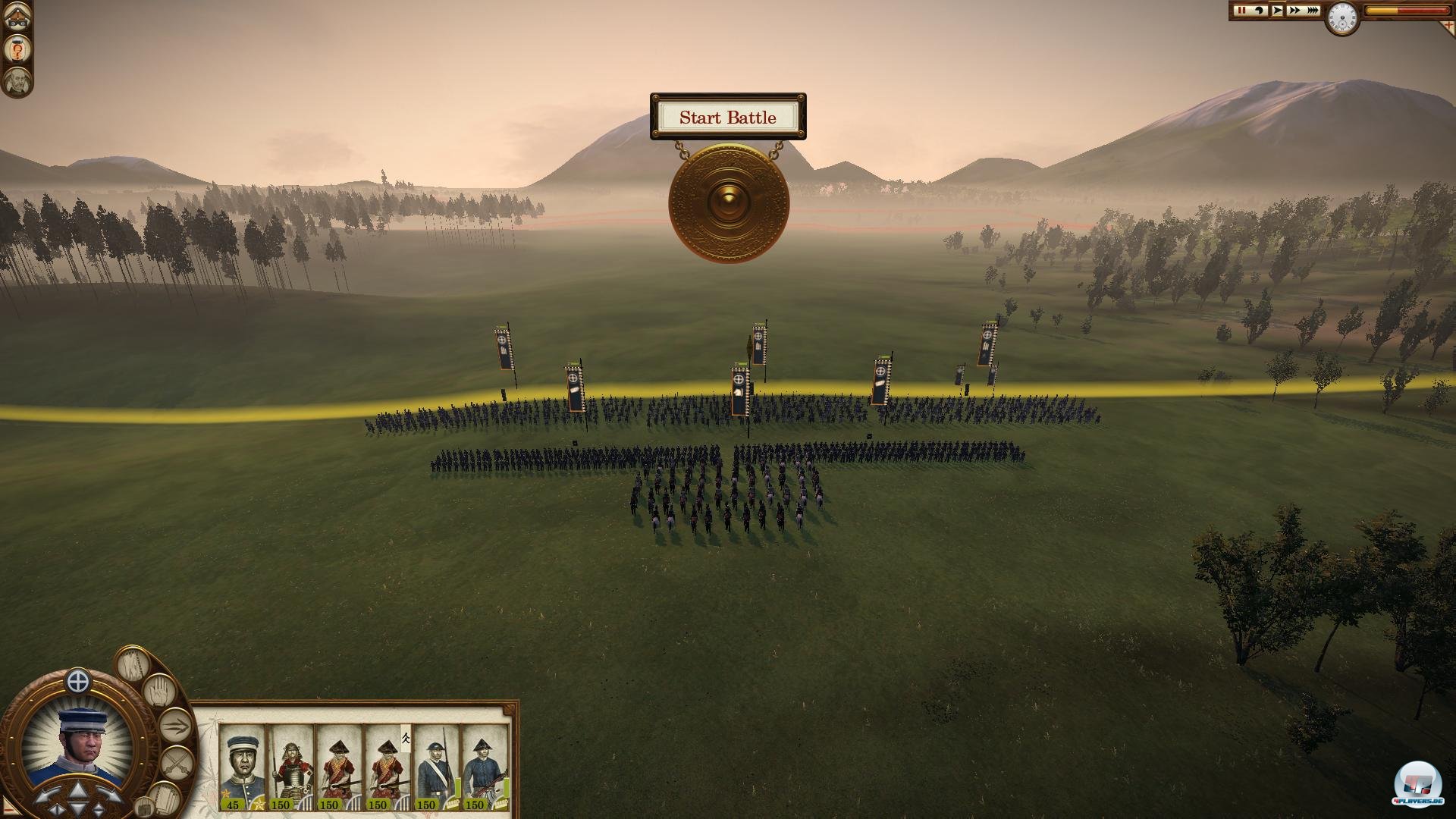Set normal play speed
The image size is (1456, 819).
tap(1277, 11)
